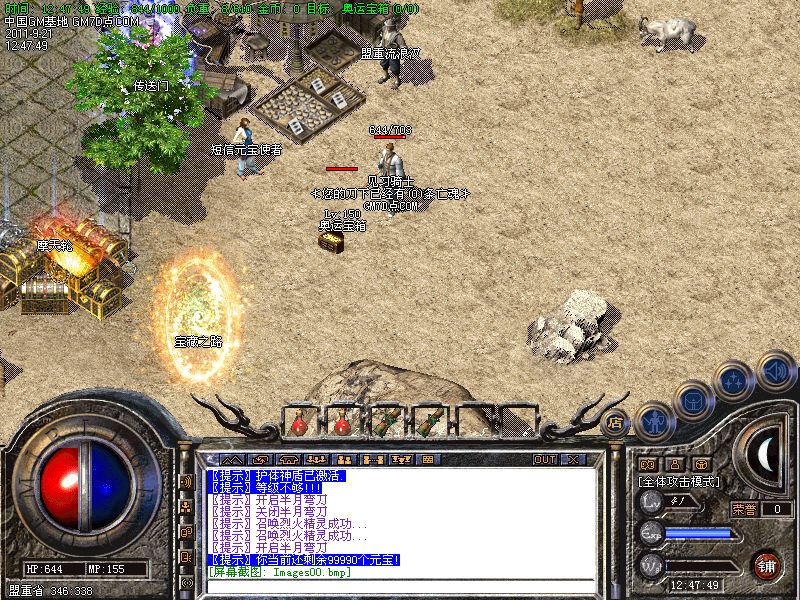This screenshot has height=600, width=800.
Task: Click the 荣誉 honor label button
Action: click(743, 509)
